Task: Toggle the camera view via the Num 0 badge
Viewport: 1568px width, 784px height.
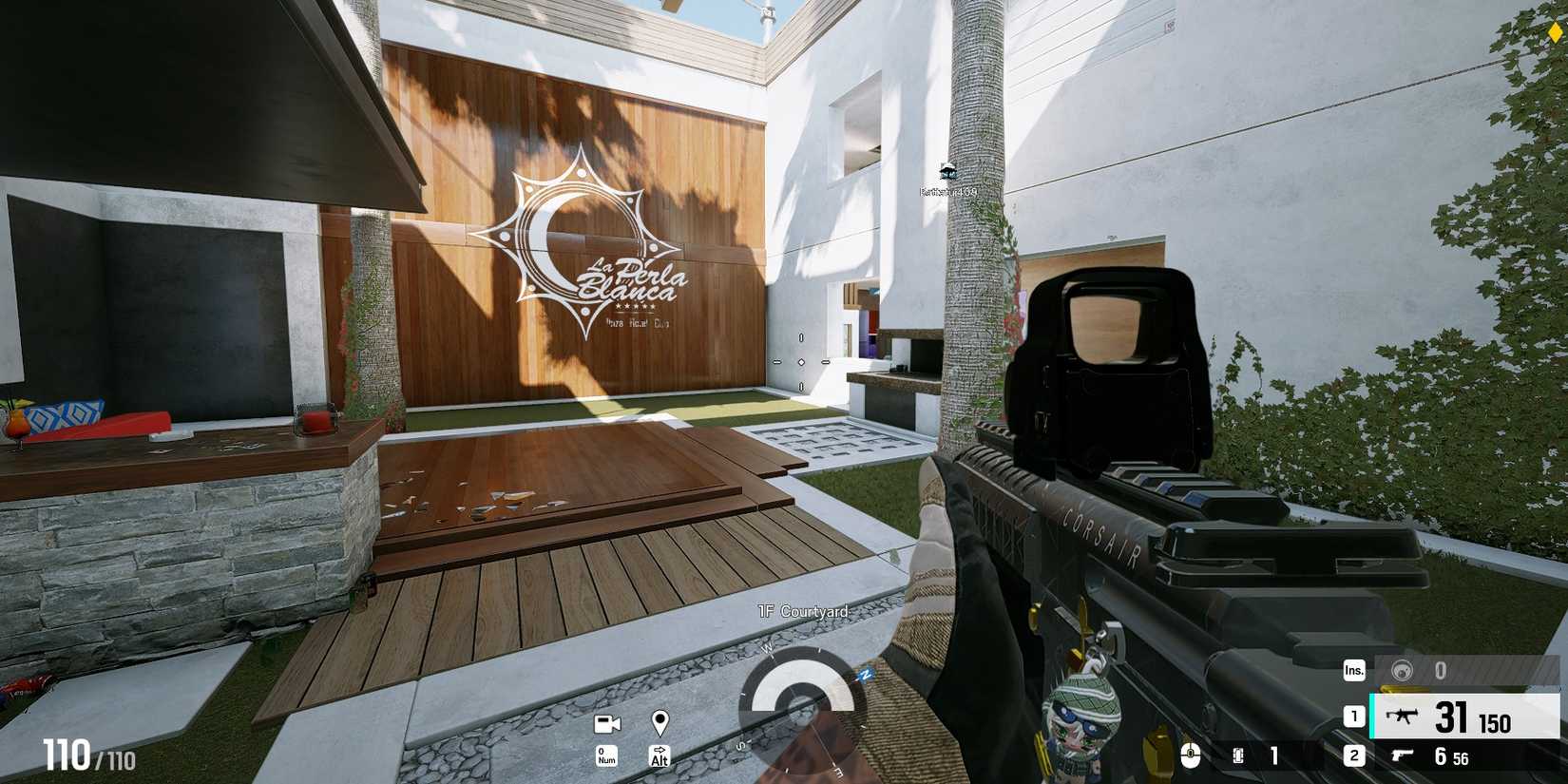Action: (606, 755)
